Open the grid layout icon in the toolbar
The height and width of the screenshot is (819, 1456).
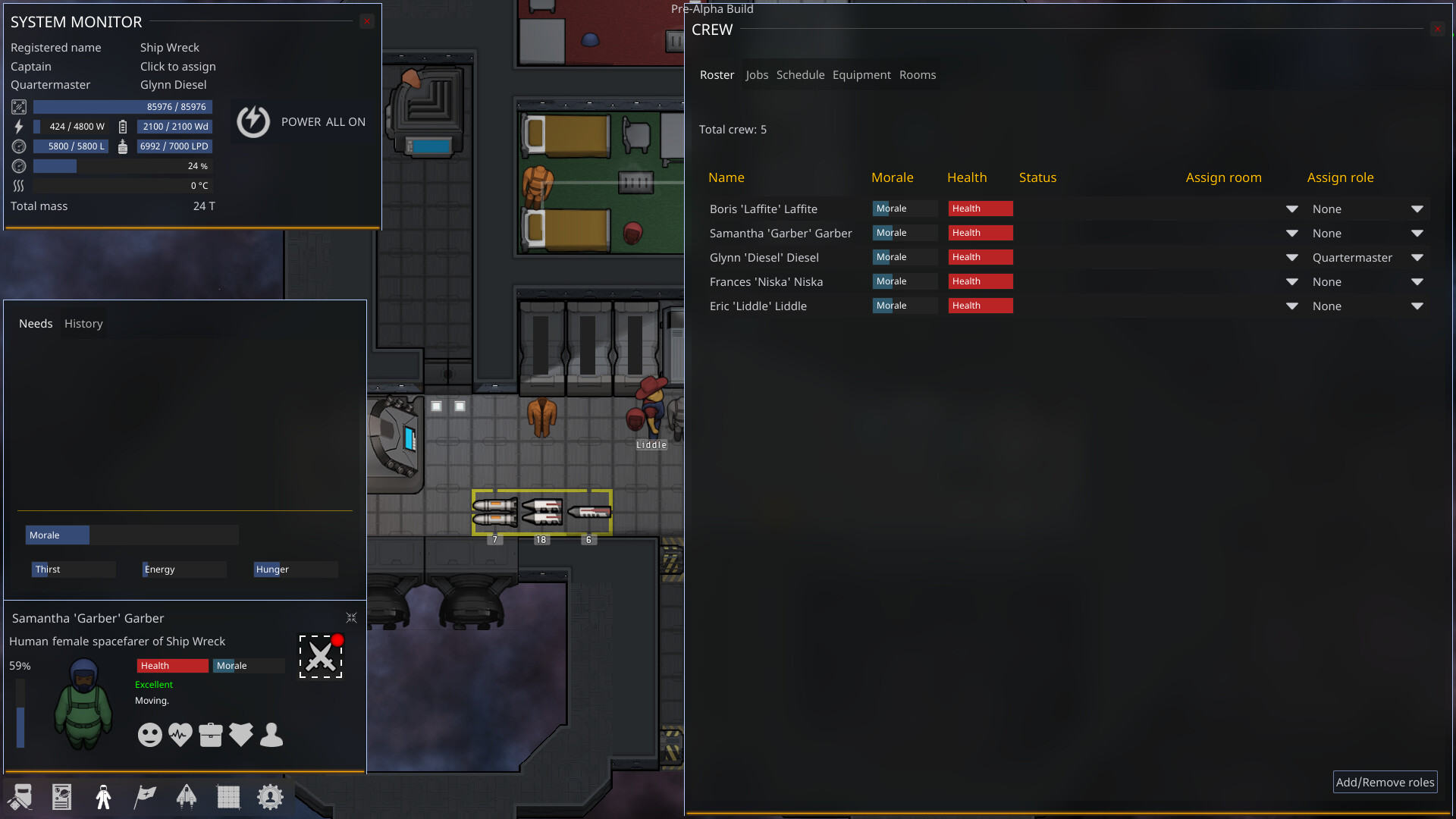coord(228,796)
